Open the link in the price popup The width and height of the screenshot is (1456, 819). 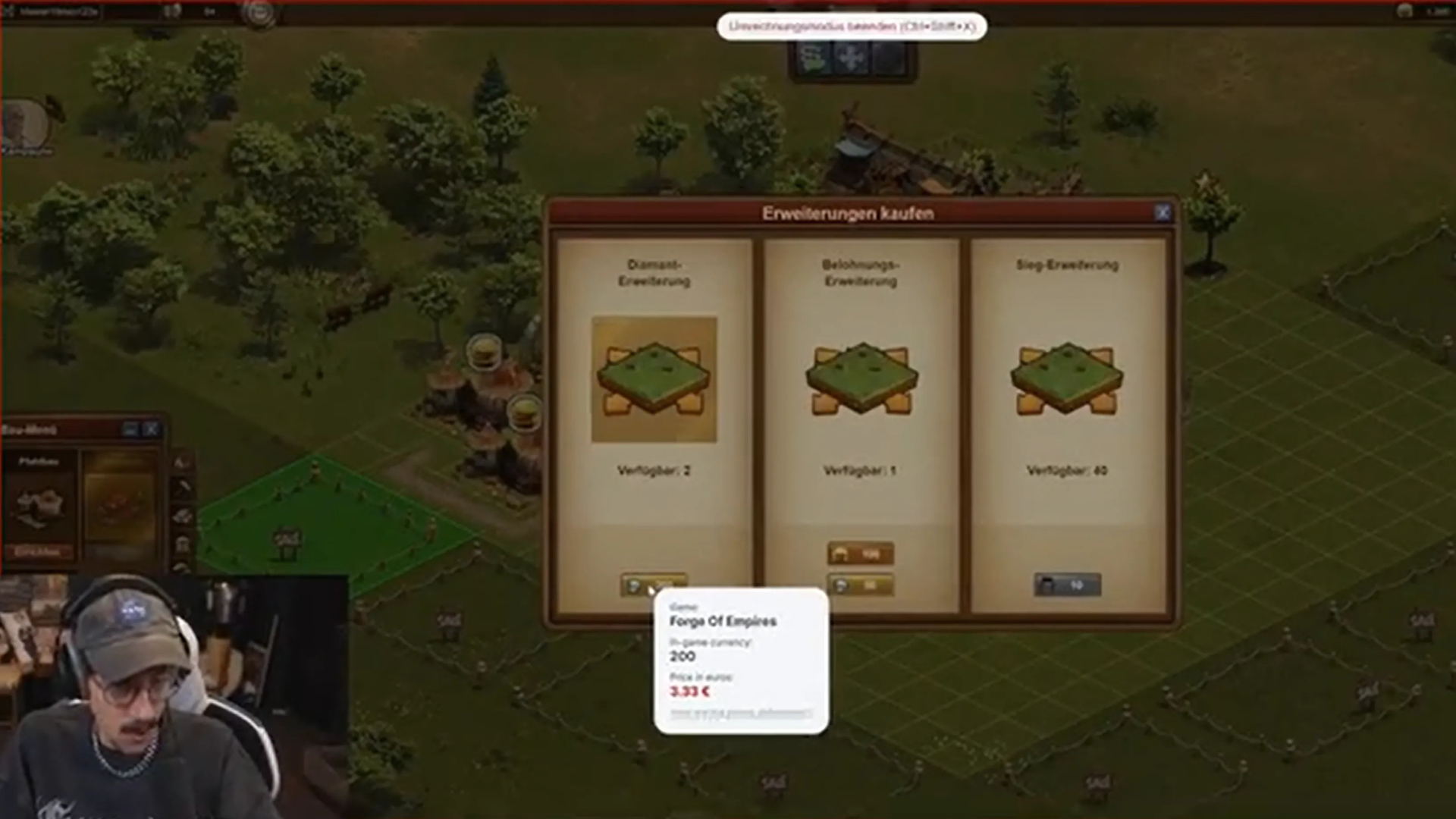pos(740,713)
